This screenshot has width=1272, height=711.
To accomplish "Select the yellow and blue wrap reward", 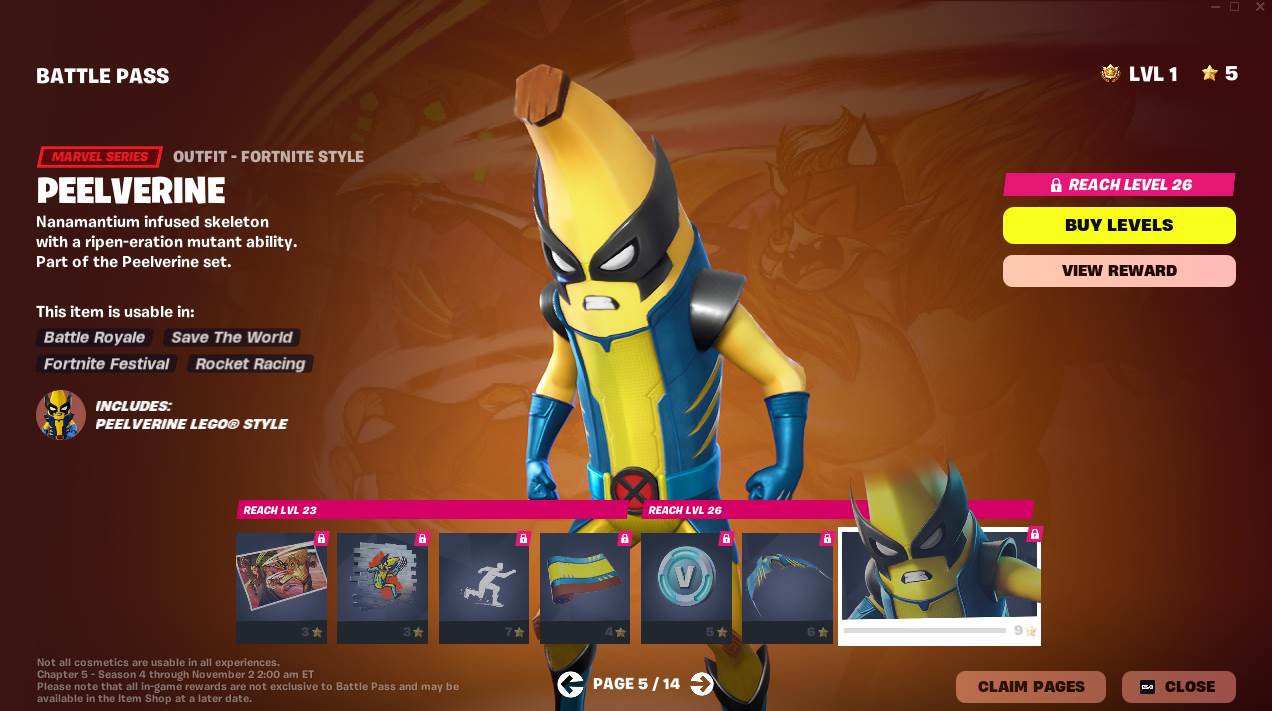I will 585,582.
